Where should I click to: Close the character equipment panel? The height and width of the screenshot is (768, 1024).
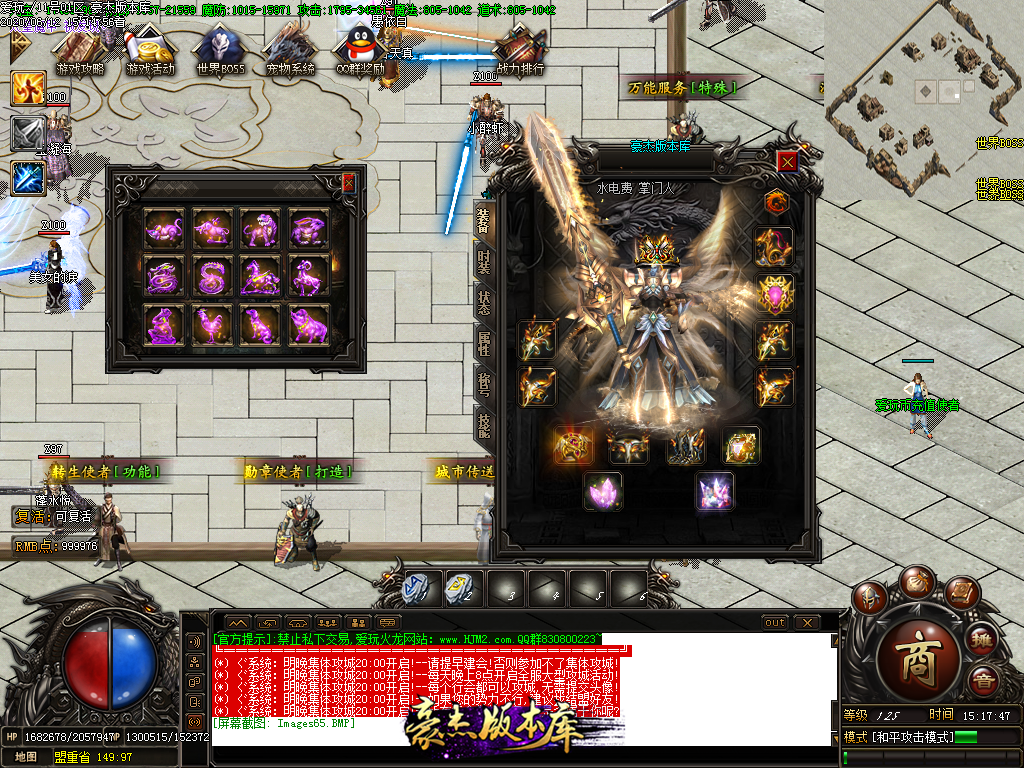[788, 162]
